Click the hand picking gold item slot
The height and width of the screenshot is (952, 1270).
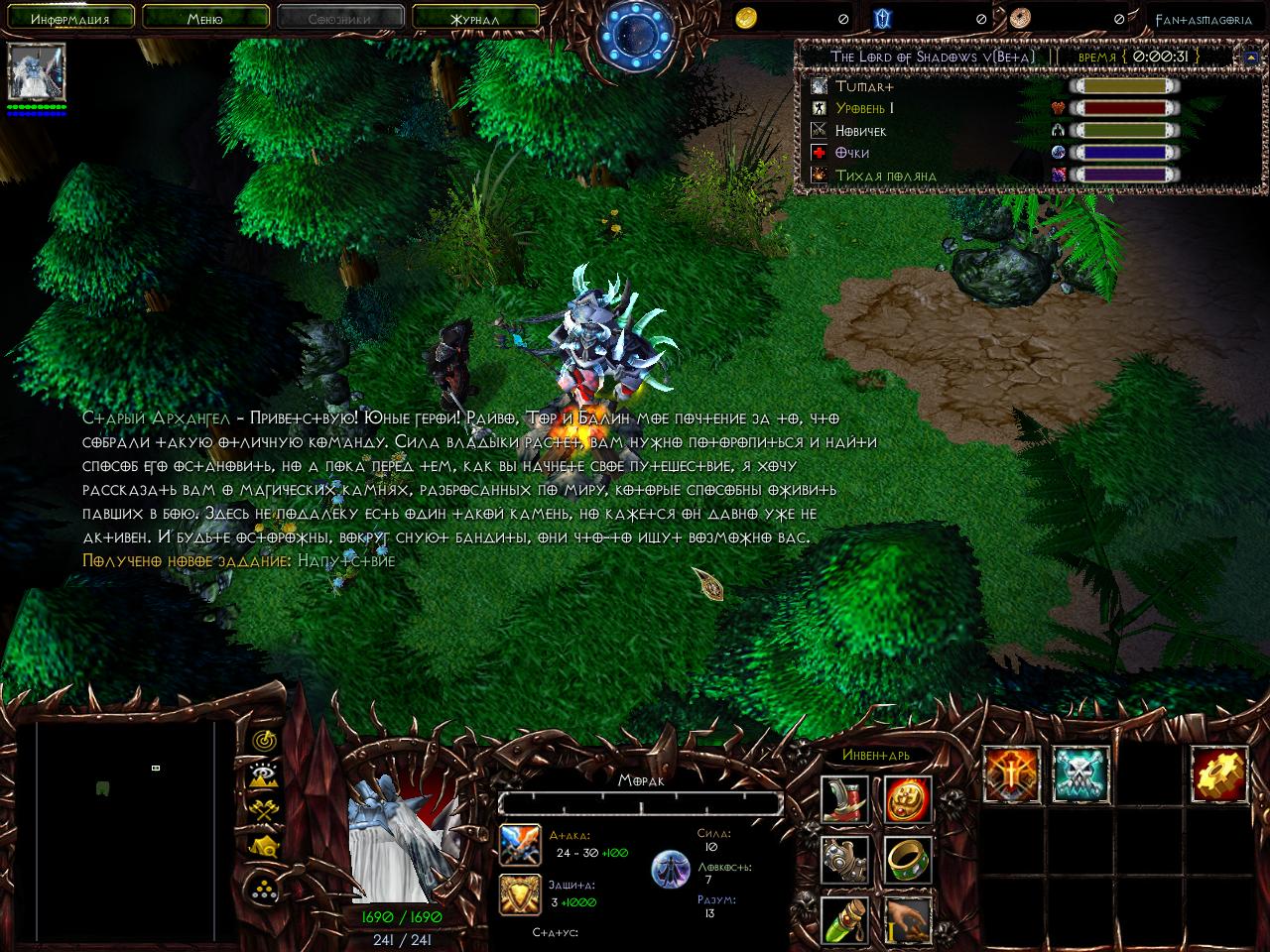point(907,918)
